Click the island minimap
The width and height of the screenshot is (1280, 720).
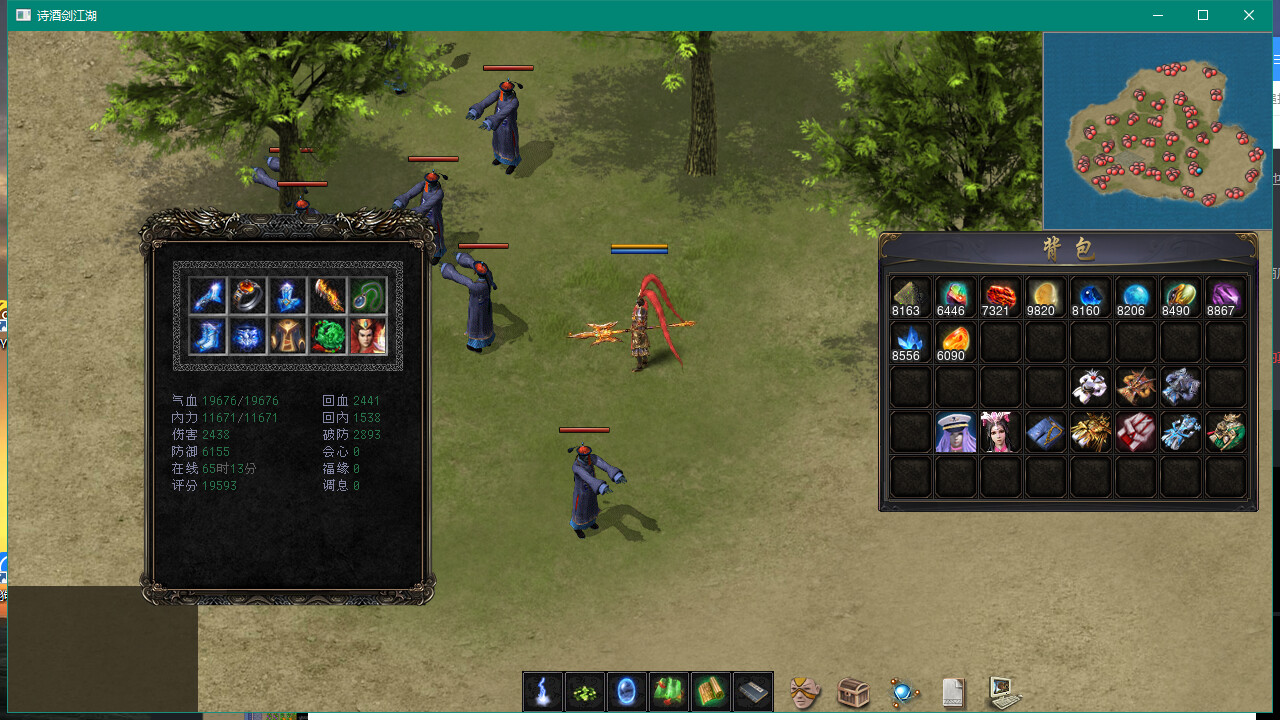pyautogui.click(x=1157, y=131)
